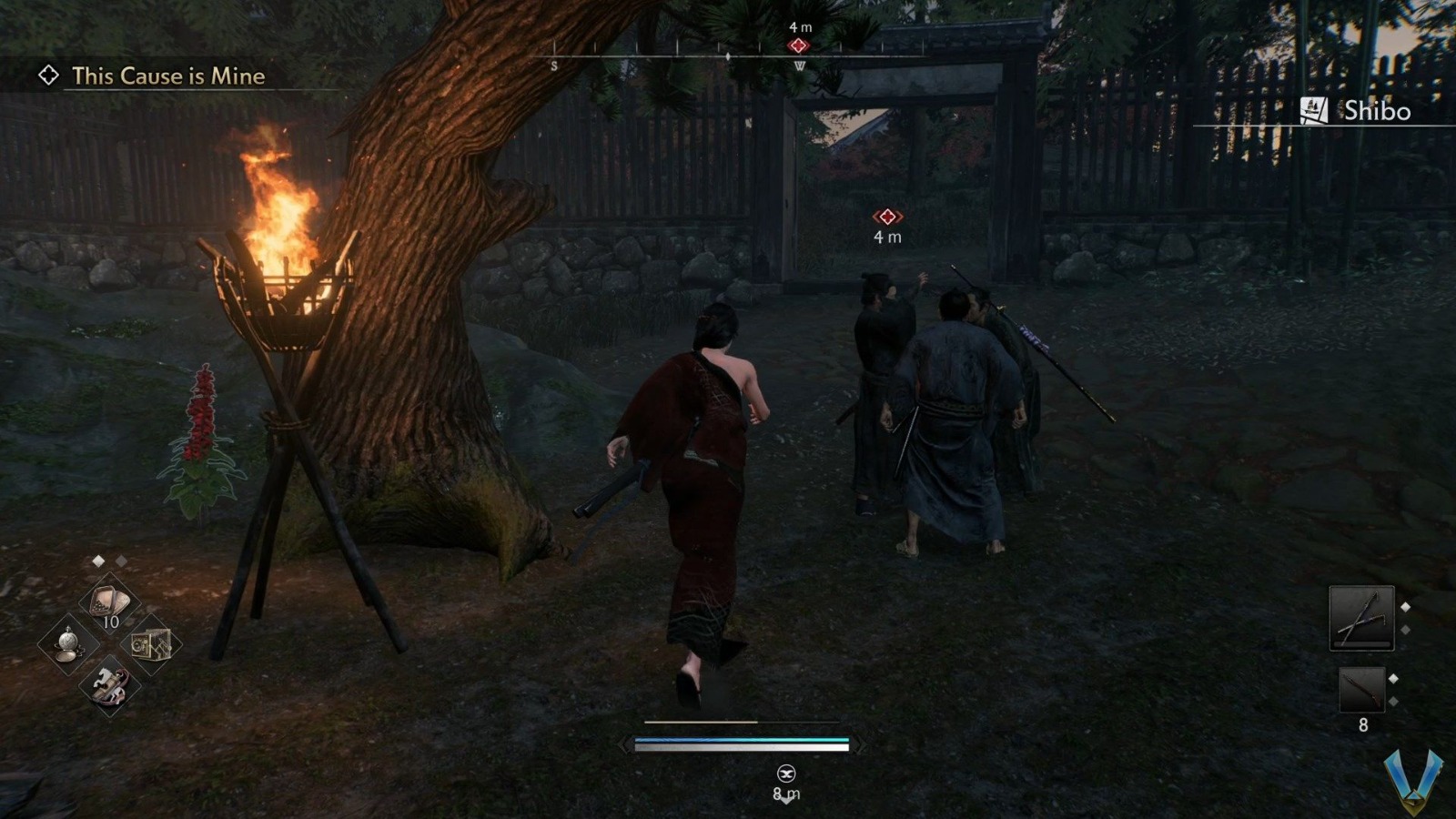
Task: Select the equipped melee weapon icon
Action: [1362, 619]
